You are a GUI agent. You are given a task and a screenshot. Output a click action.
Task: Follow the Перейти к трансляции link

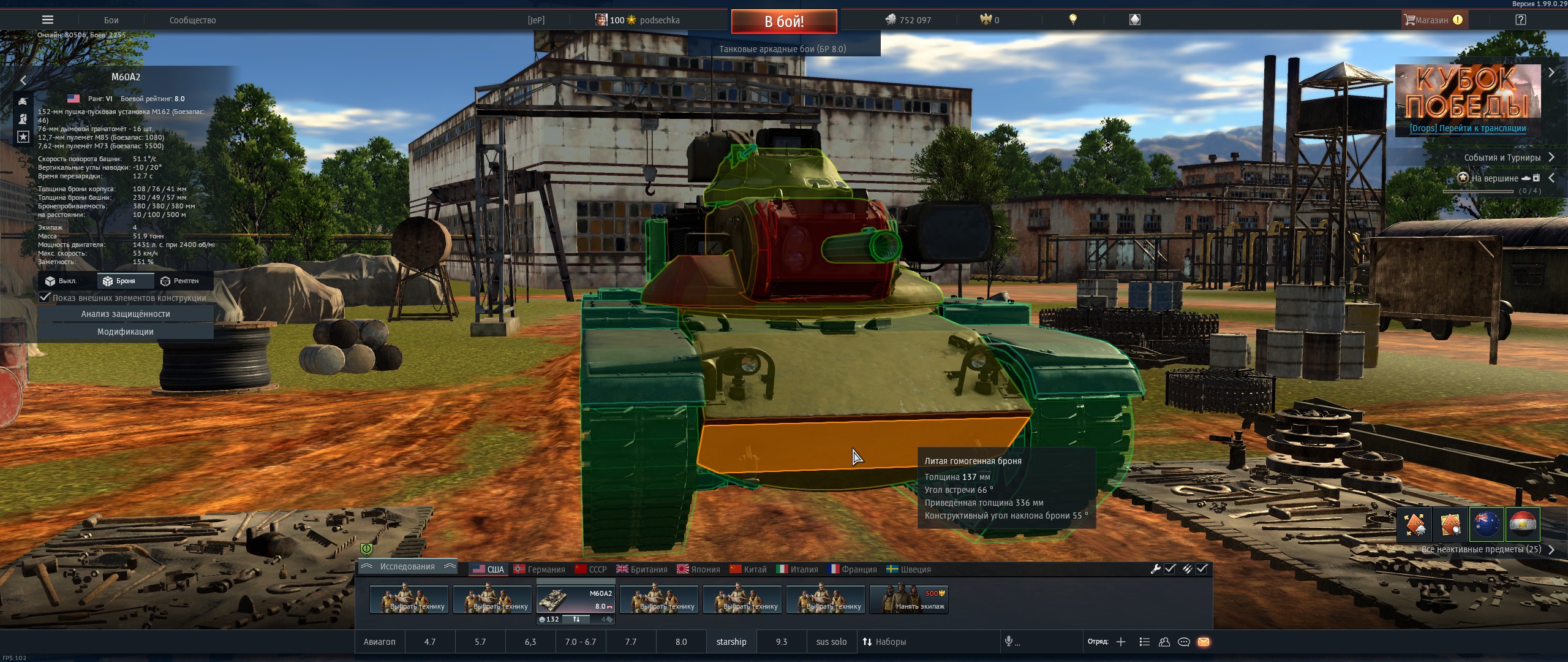[1468, 128]
